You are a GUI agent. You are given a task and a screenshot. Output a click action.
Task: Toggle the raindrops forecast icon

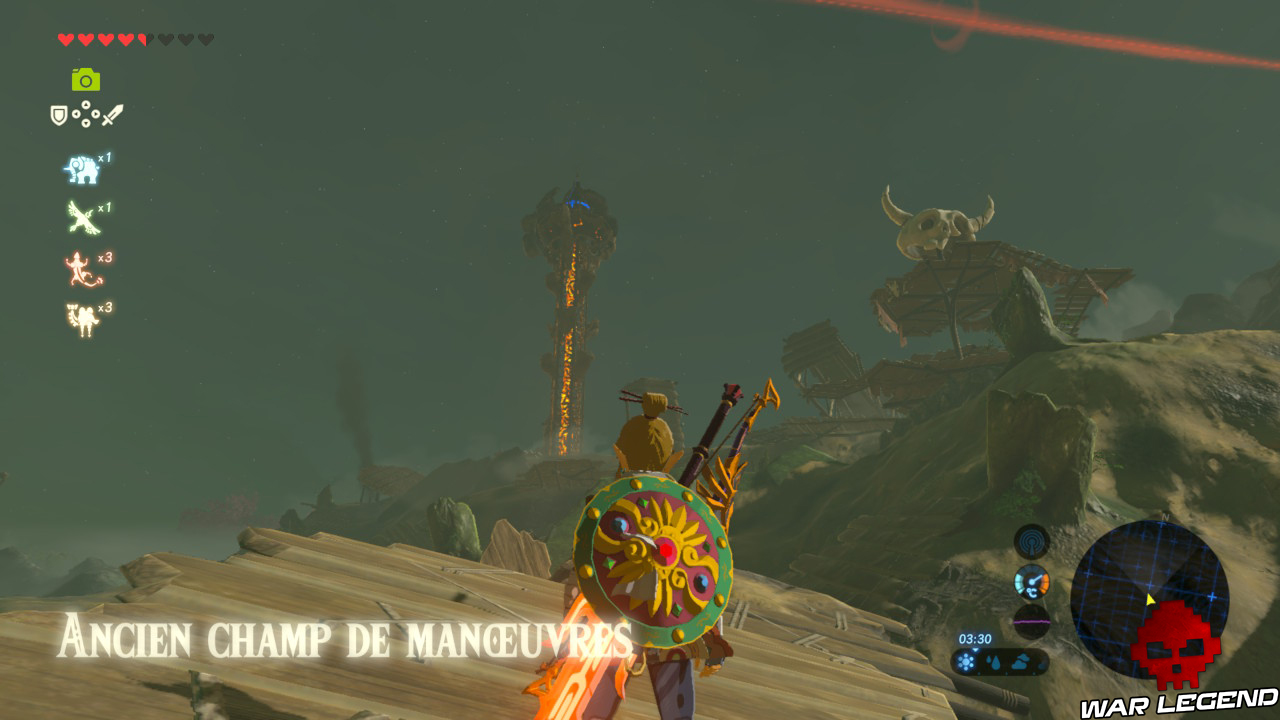(993, 660)
